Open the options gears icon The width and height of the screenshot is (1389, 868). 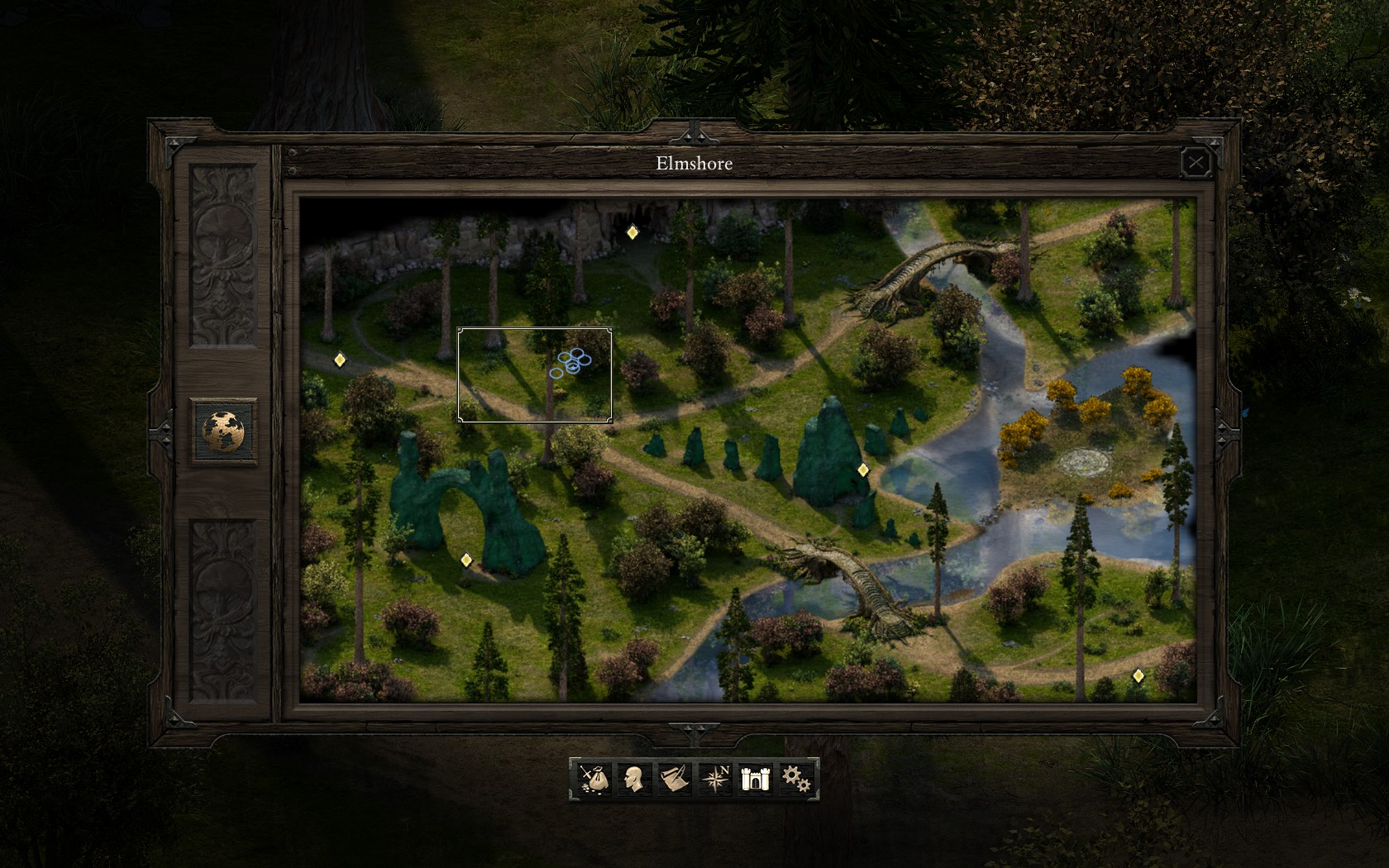795,779
